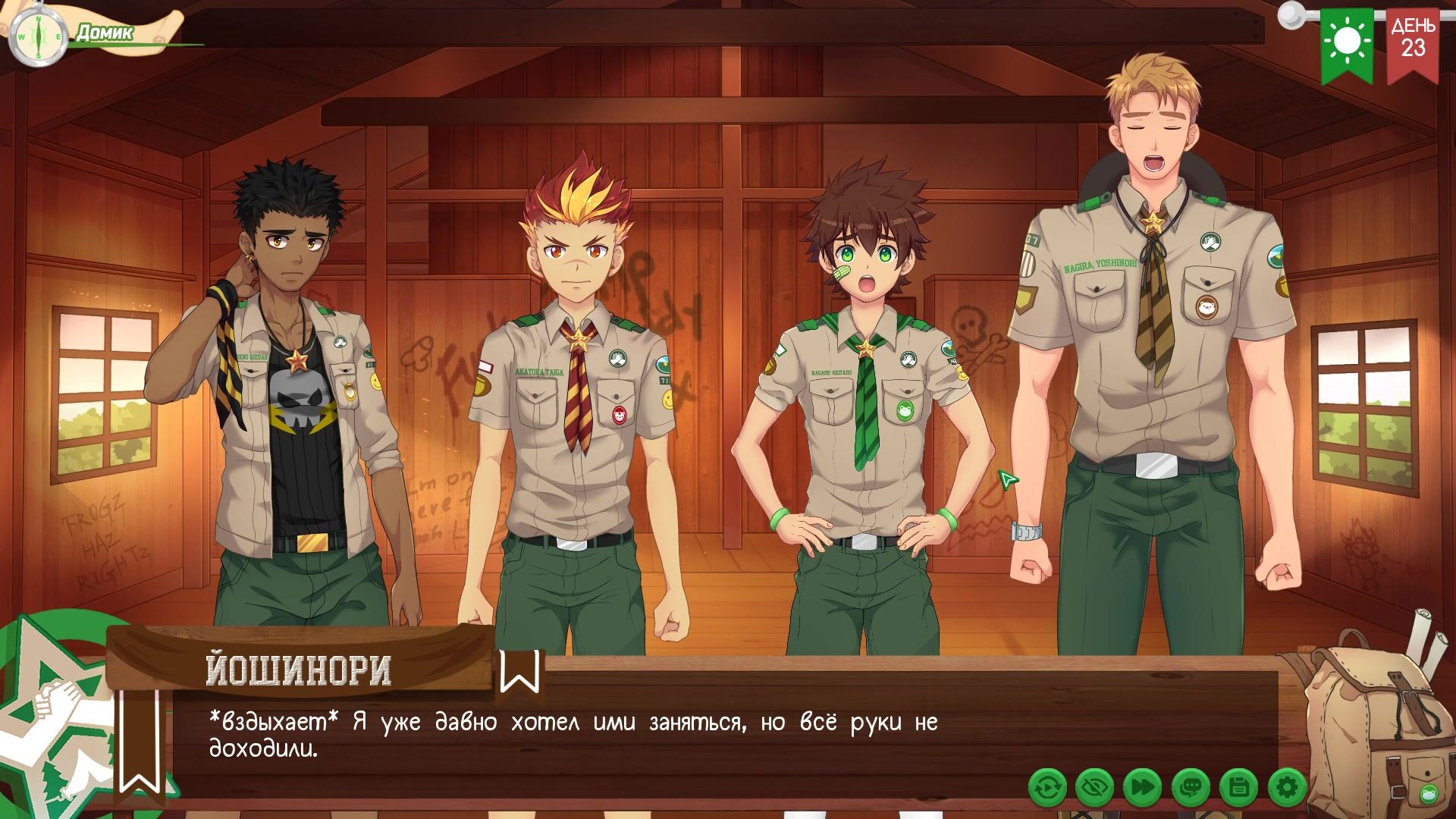Click the Day 23 calendar banner
This screenshot has width=1456, height=819.
tap(1413, 43)
